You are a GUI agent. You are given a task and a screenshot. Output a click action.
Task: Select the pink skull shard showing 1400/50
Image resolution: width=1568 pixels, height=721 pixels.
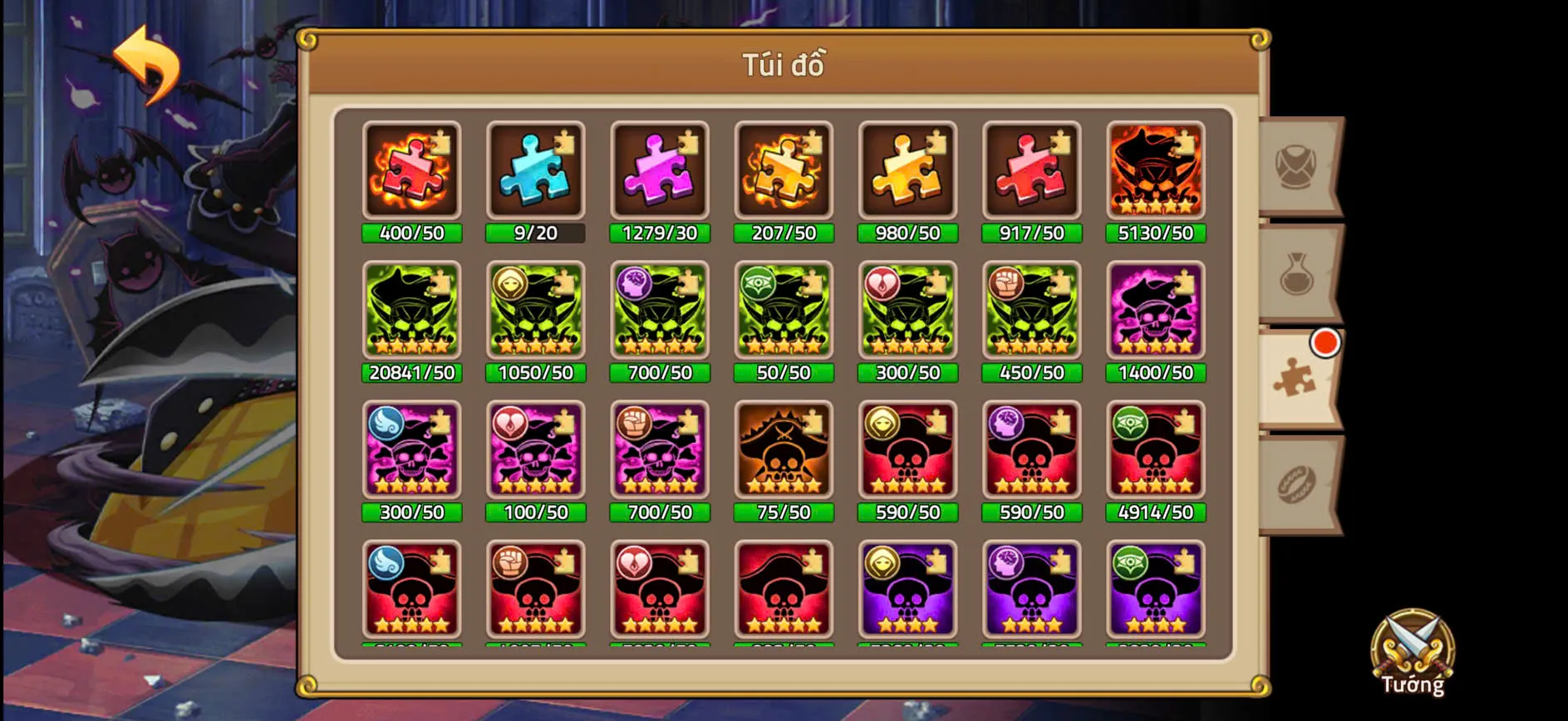[1155, 311]
